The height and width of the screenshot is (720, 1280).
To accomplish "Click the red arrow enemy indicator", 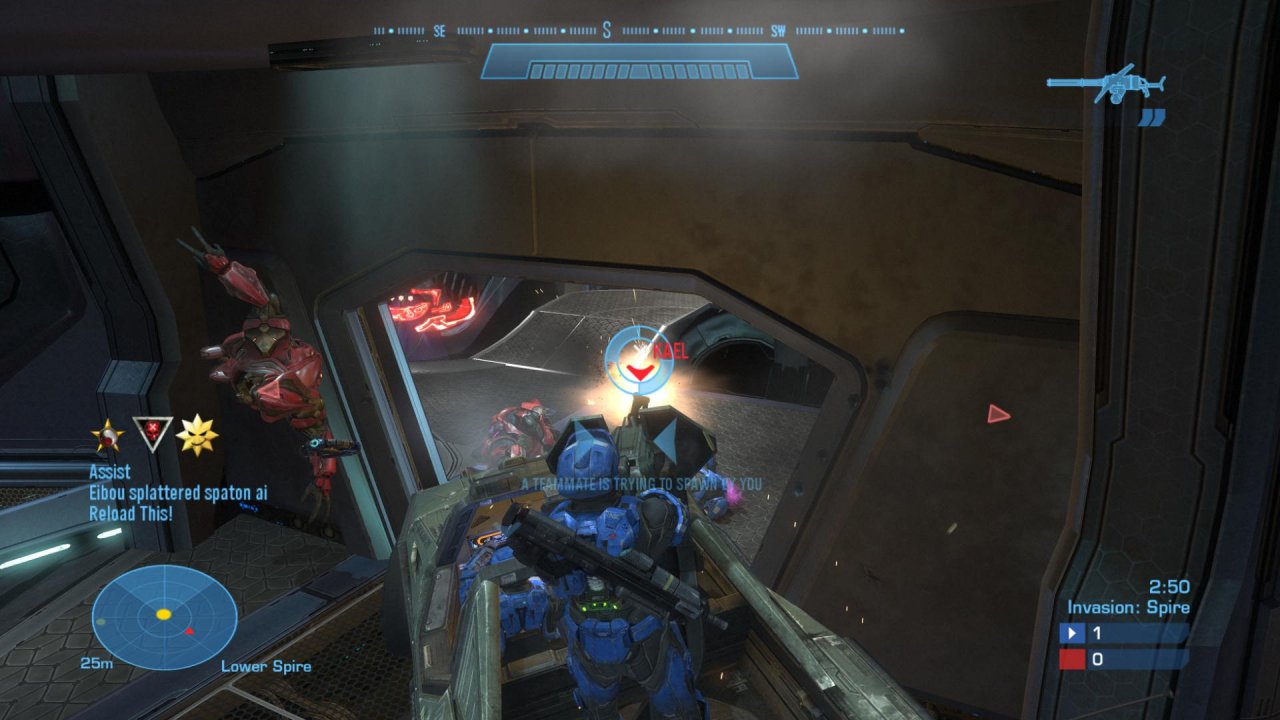I will 998,414.
